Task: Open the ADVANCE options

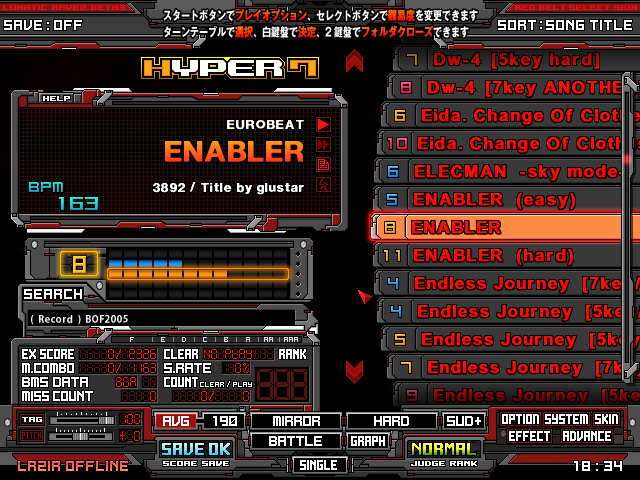Action: [586, 436]
